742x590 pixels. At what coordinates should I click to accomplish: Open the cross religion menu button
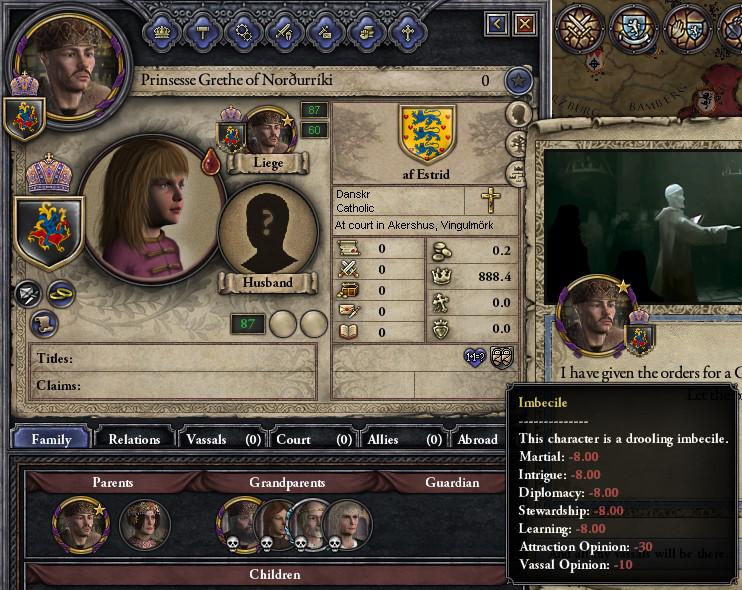click(x=408, y=31)
